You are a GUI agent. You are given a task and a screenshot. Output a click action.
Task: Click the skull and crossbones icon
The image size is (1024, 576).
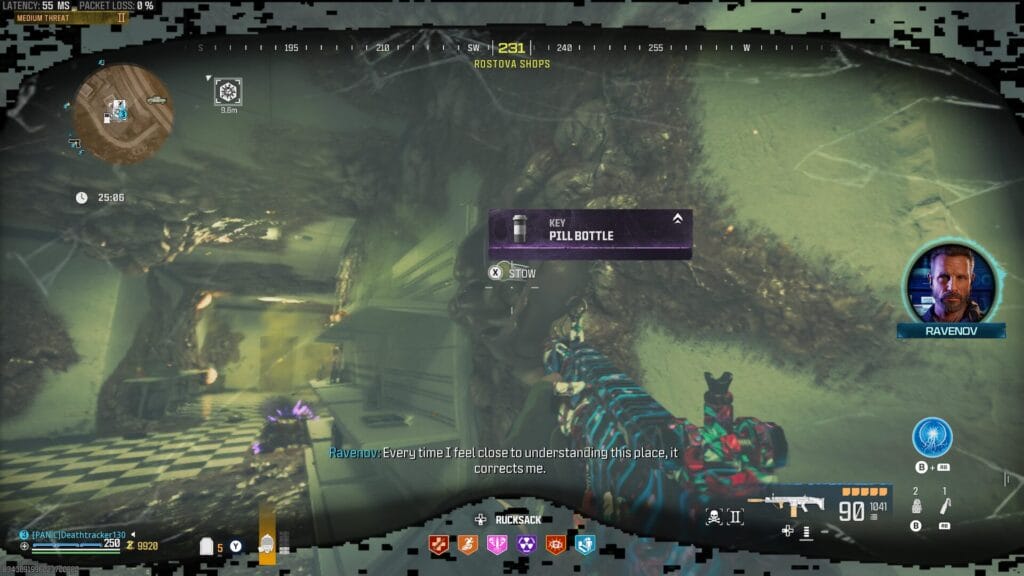coord(715,516)
